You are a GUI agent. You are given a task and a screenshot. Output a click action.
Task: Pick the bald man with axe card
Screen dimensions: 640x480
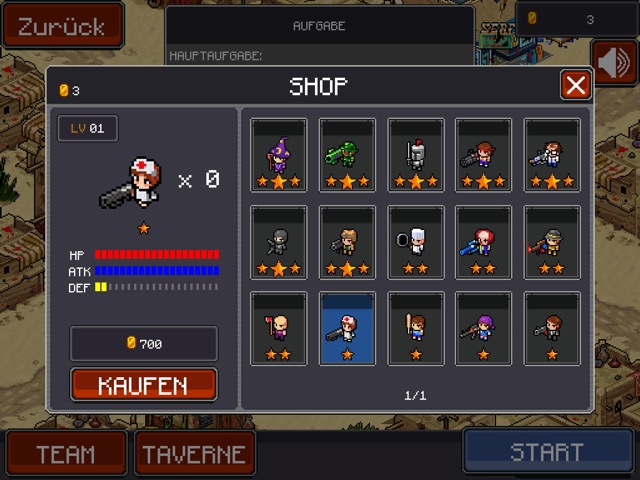(x=279, y=328)
